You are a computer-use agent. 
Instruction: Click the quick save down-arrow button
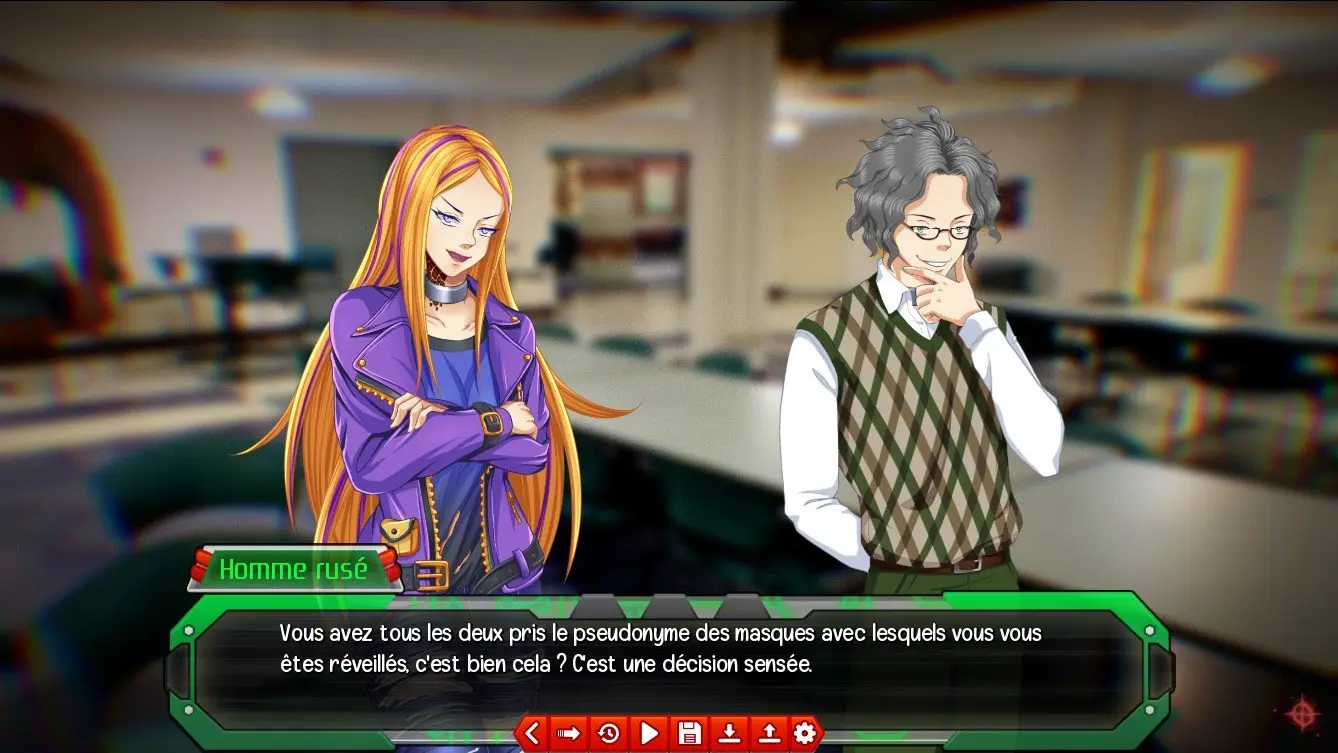click(729, 734)
